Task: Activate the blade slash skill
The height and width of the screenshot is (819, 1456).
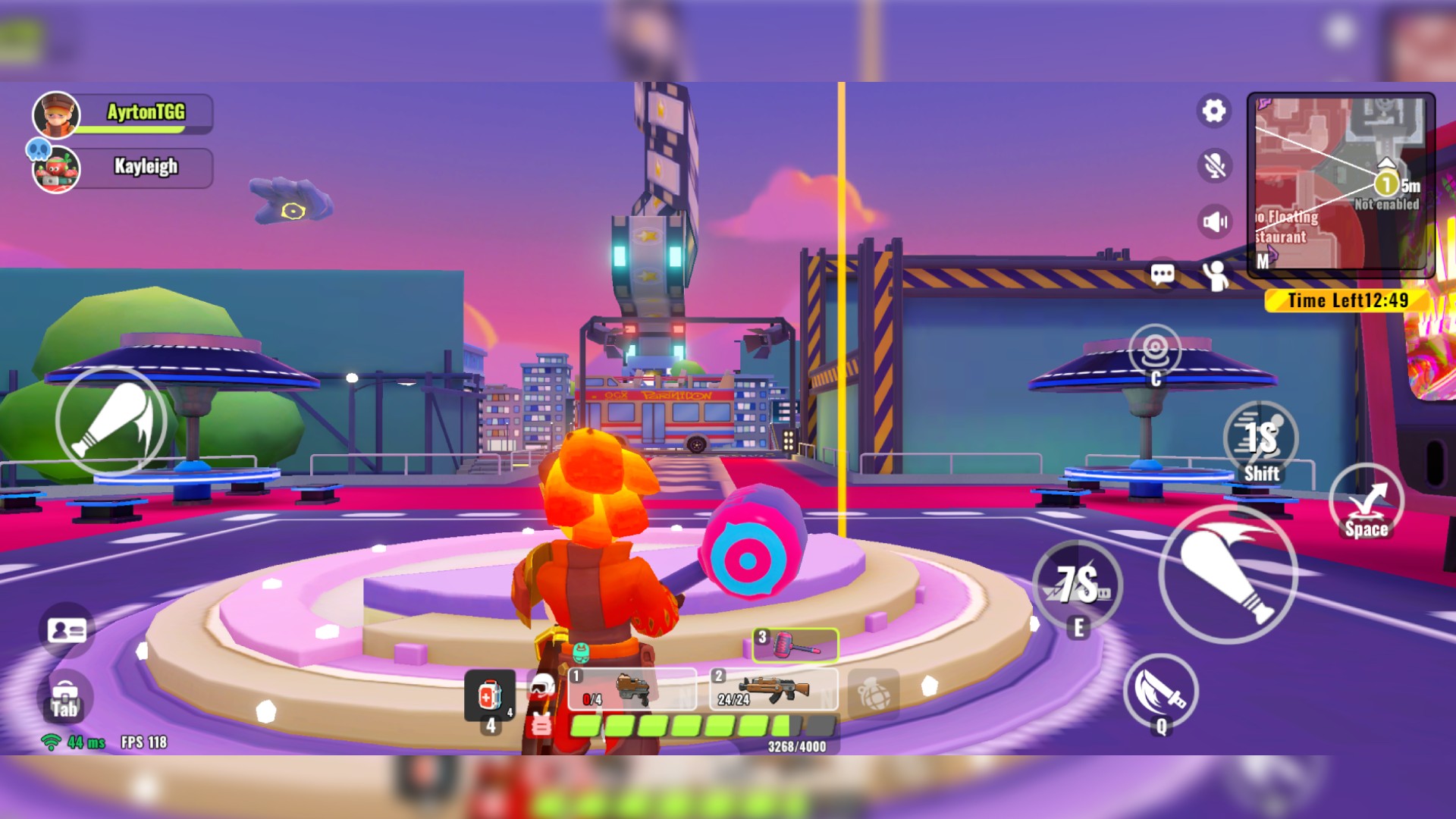Action: [x=1160, y=692]
